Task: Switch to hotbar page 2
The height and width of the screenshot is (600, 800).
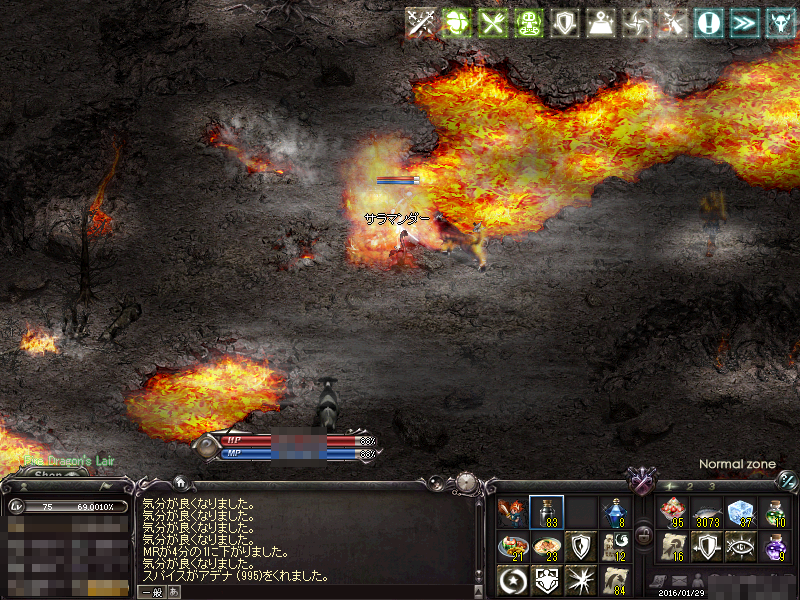Action: click(x=689, y=486)
